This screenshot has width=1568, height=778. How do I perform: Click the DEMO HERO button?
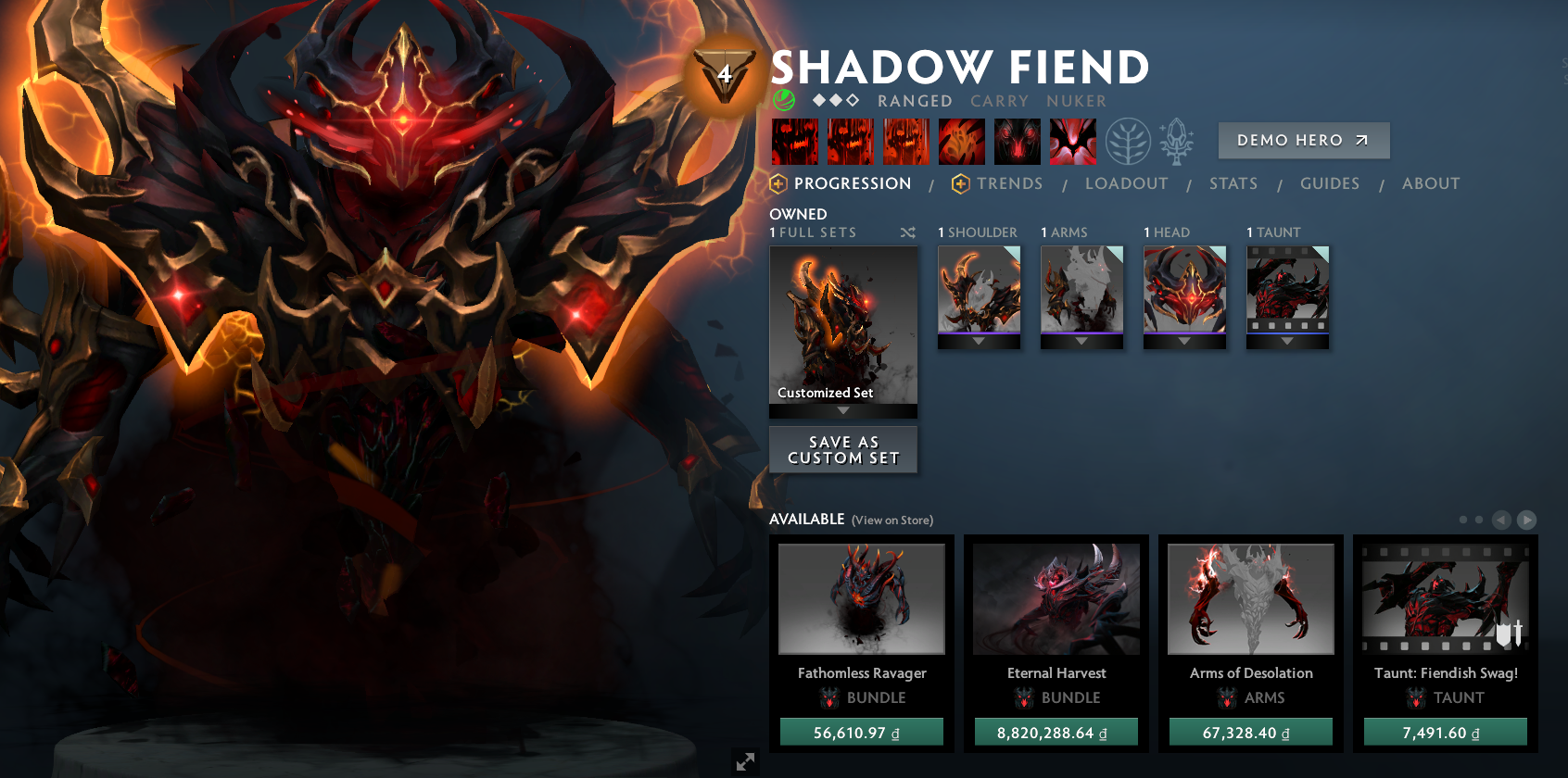[x=1303, y=140]
